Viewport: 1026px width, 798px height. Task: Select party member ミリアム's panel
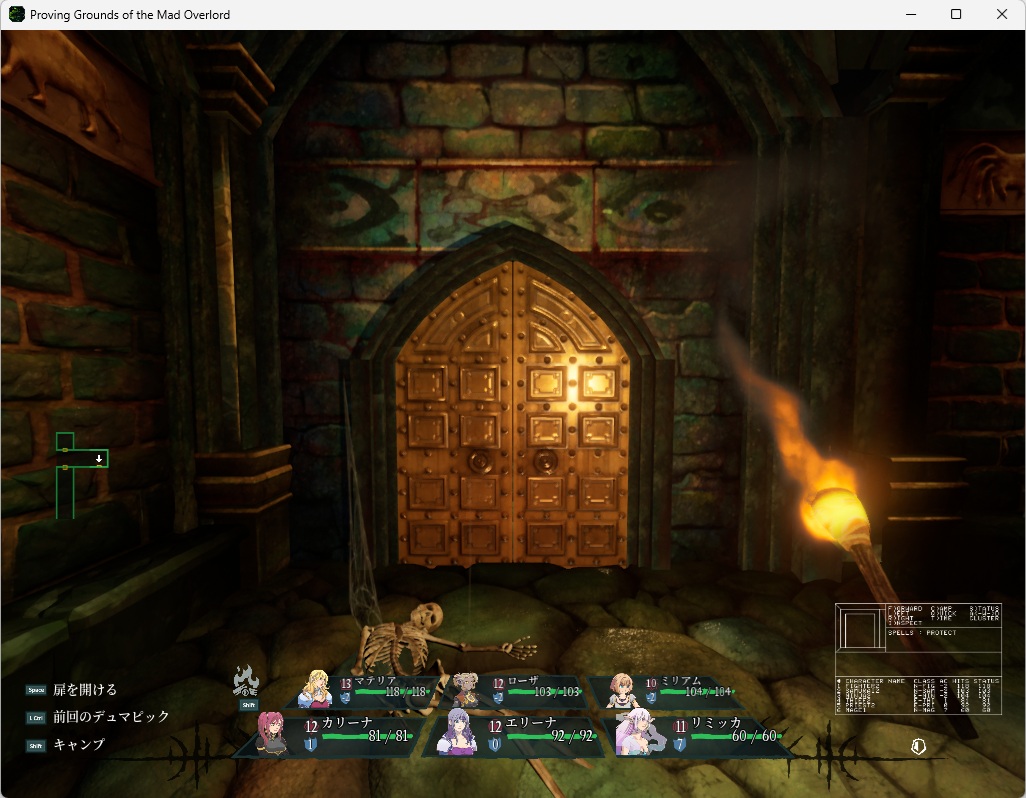672,690
